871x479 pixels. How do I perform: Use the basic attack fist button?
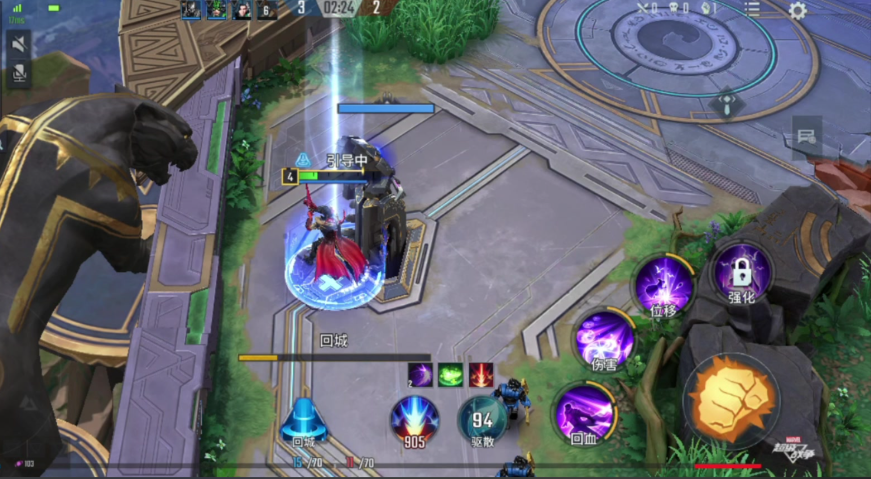coord(731,398)
